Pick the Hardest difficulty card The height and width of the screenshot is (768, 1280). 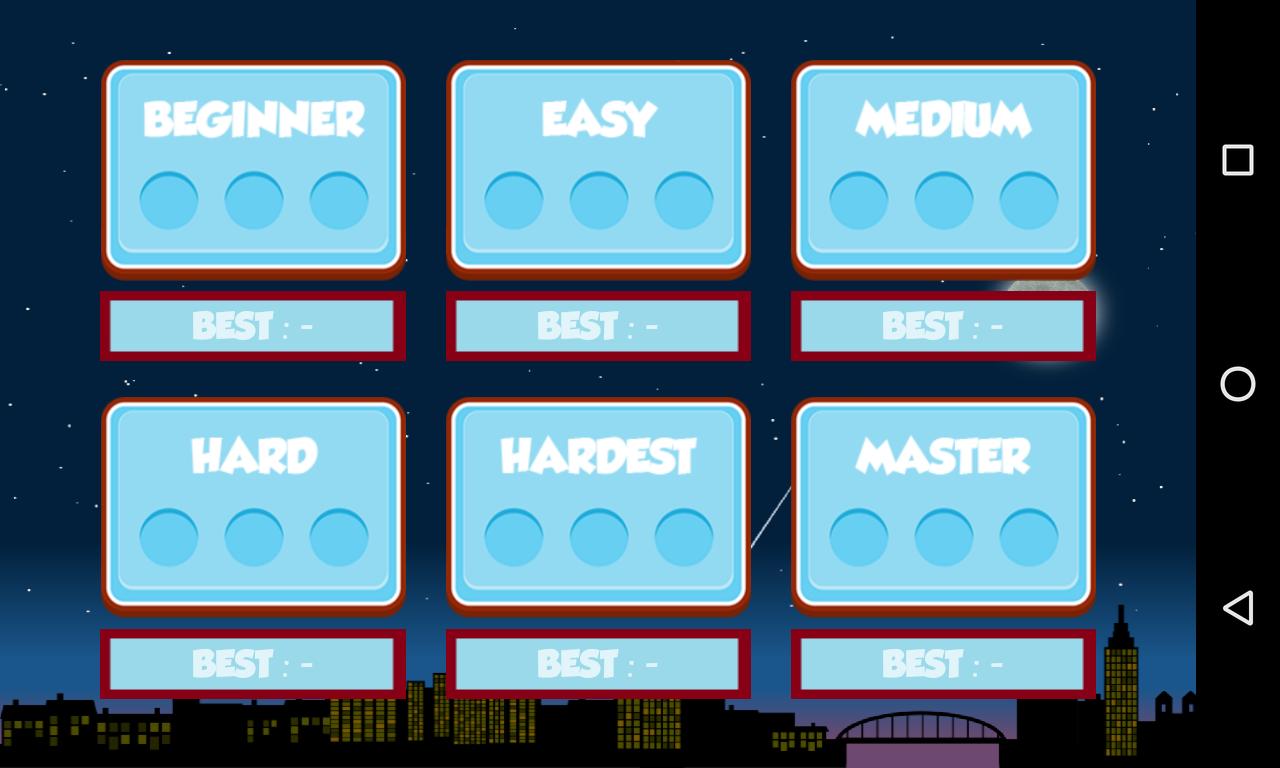pyautogui.click(x=597, y=505)
